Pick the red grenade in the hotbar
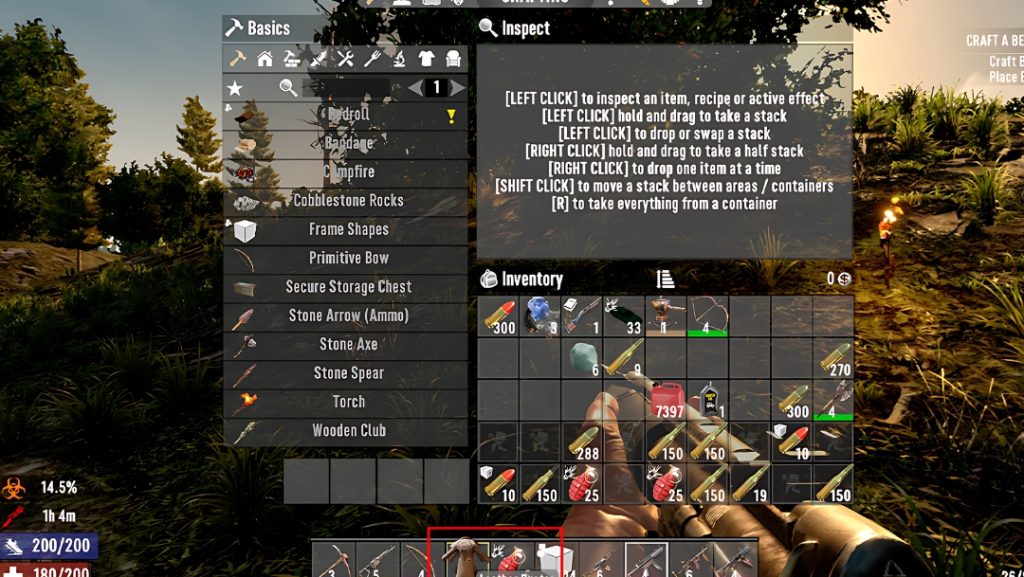Image resolution: width=1024 pixels, height=577 pixels. (x=511, y=558)
